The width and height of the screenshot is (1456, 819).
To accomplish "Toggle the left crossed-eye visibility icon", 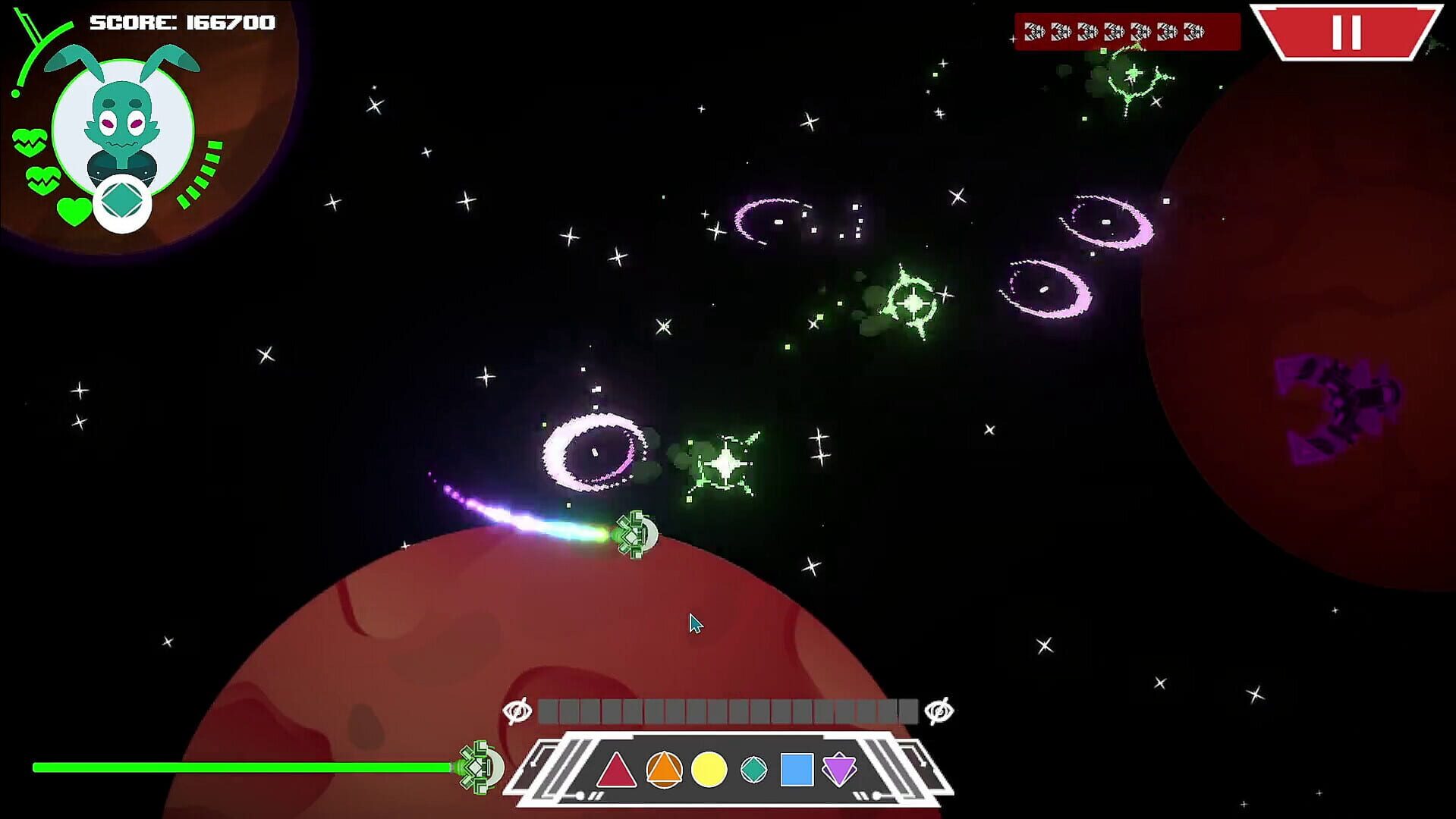I will click(x=518, y=711).
